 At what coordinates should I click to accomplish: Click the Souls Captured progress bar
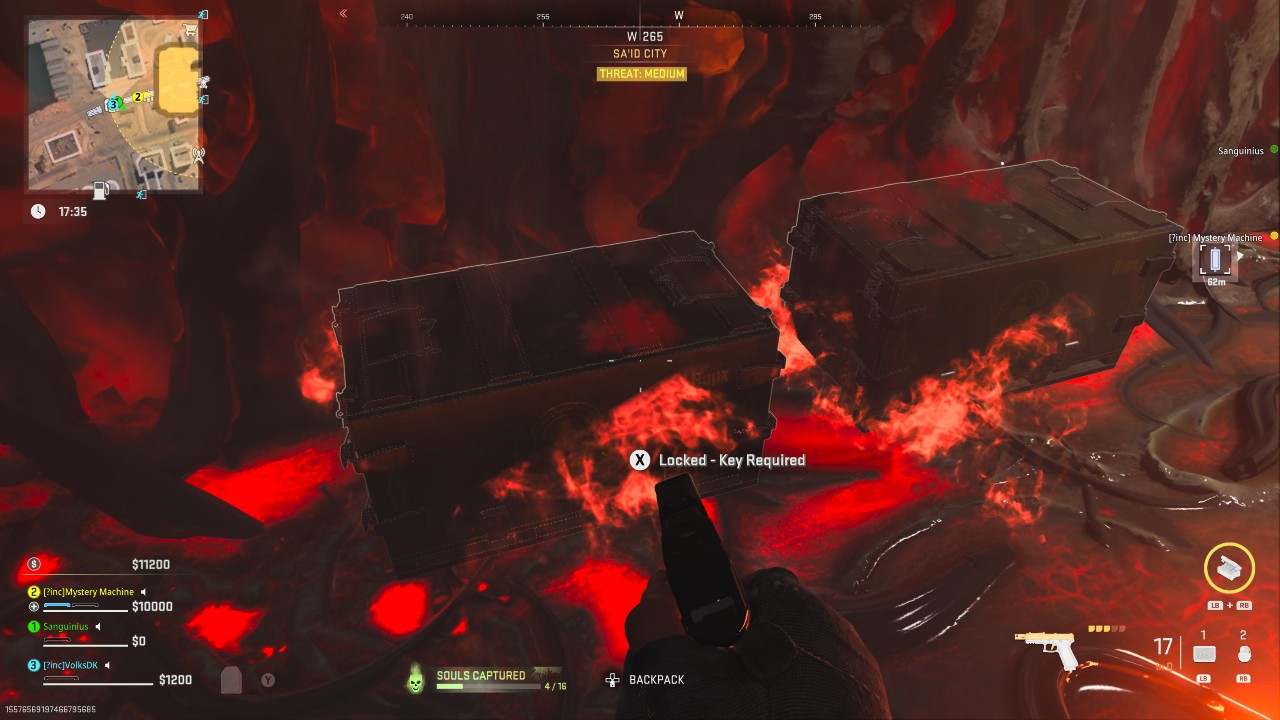(x=487, y=686)
